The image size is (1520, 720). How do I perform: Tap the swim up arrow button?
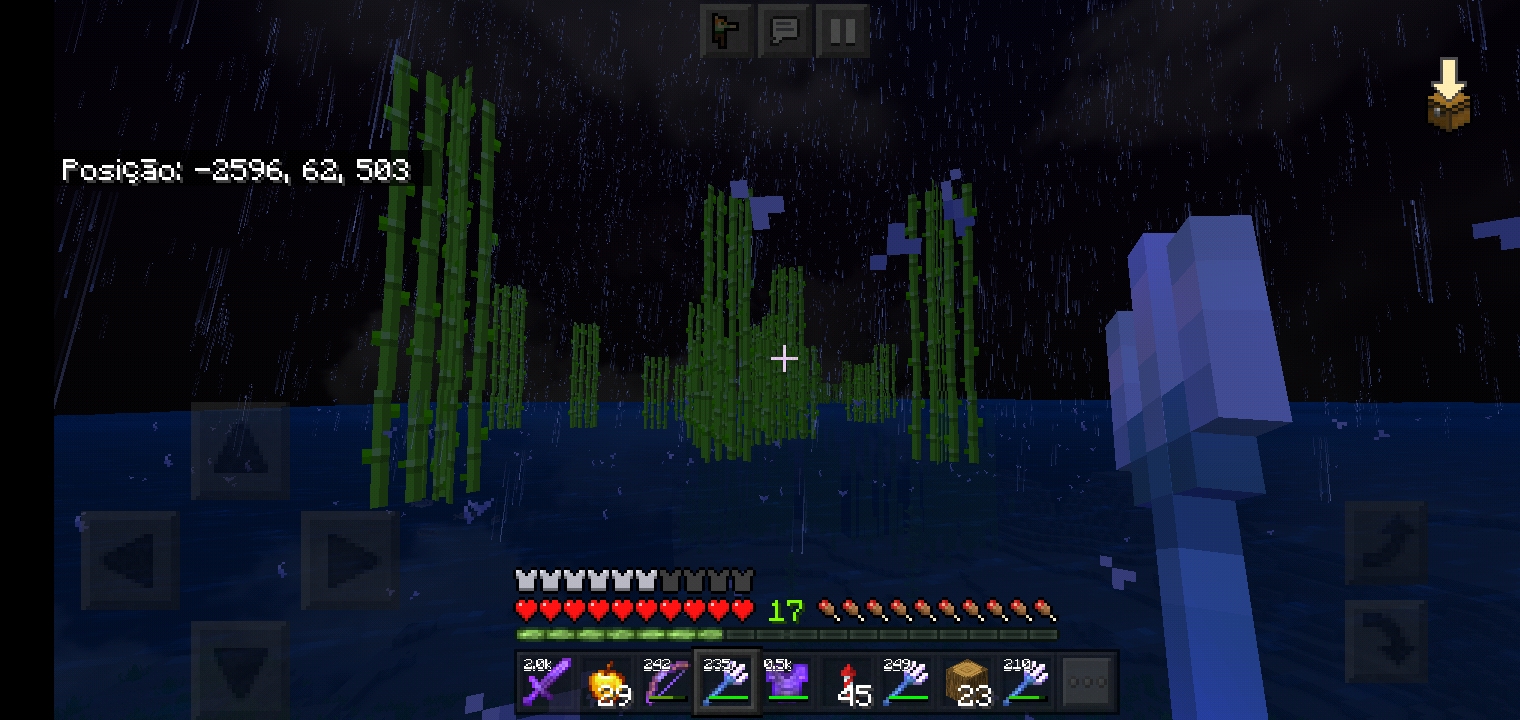[1385, 541]
